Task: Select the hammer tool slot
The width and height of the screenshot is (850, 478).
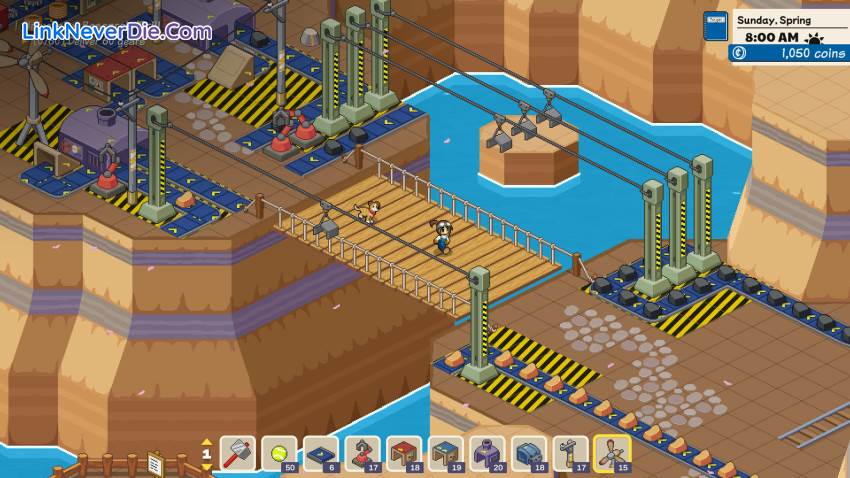Action: coord(238,454)
